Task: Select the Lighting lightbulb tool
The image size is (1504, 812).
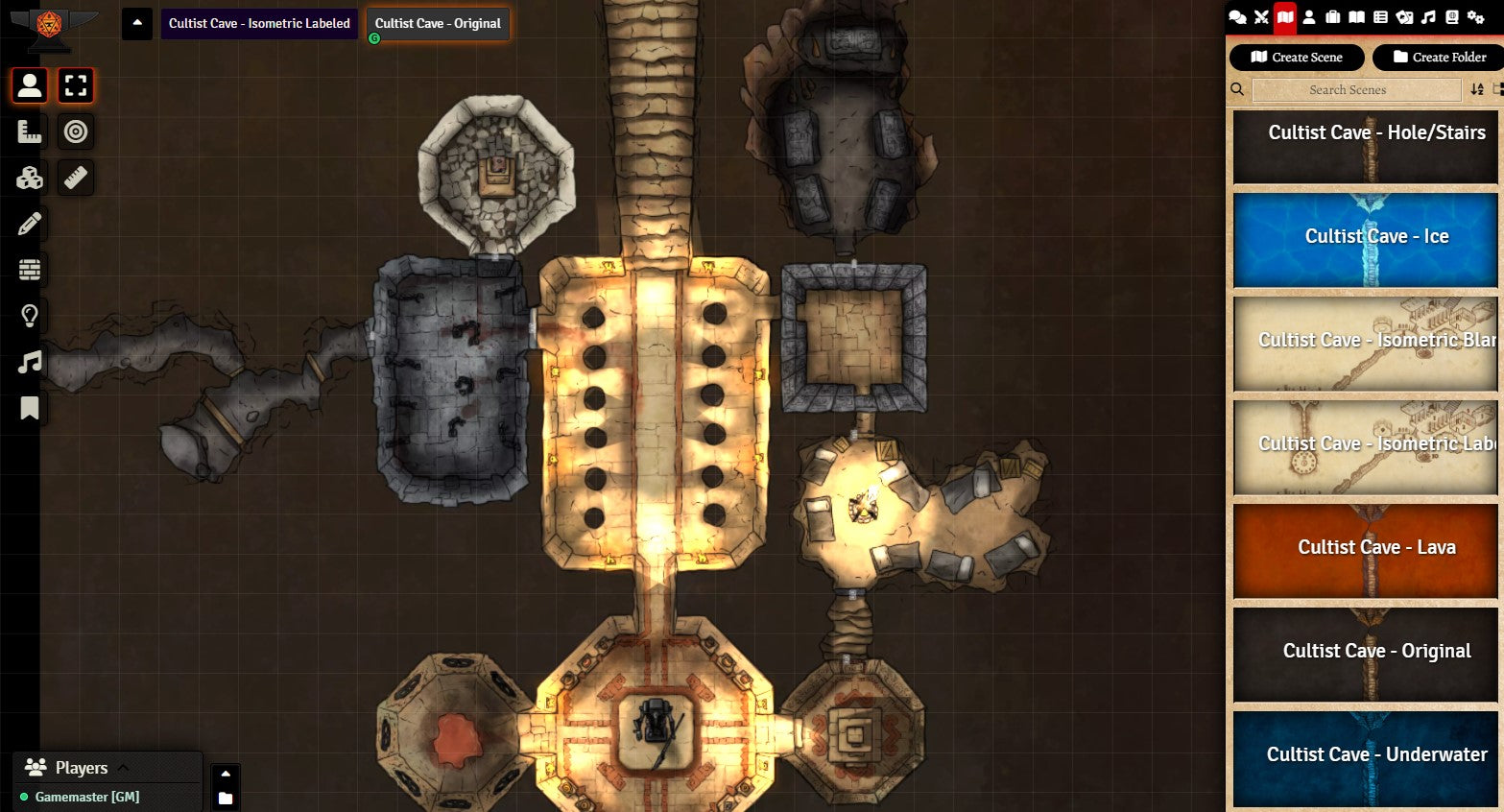Action: [x=30, y=316]
